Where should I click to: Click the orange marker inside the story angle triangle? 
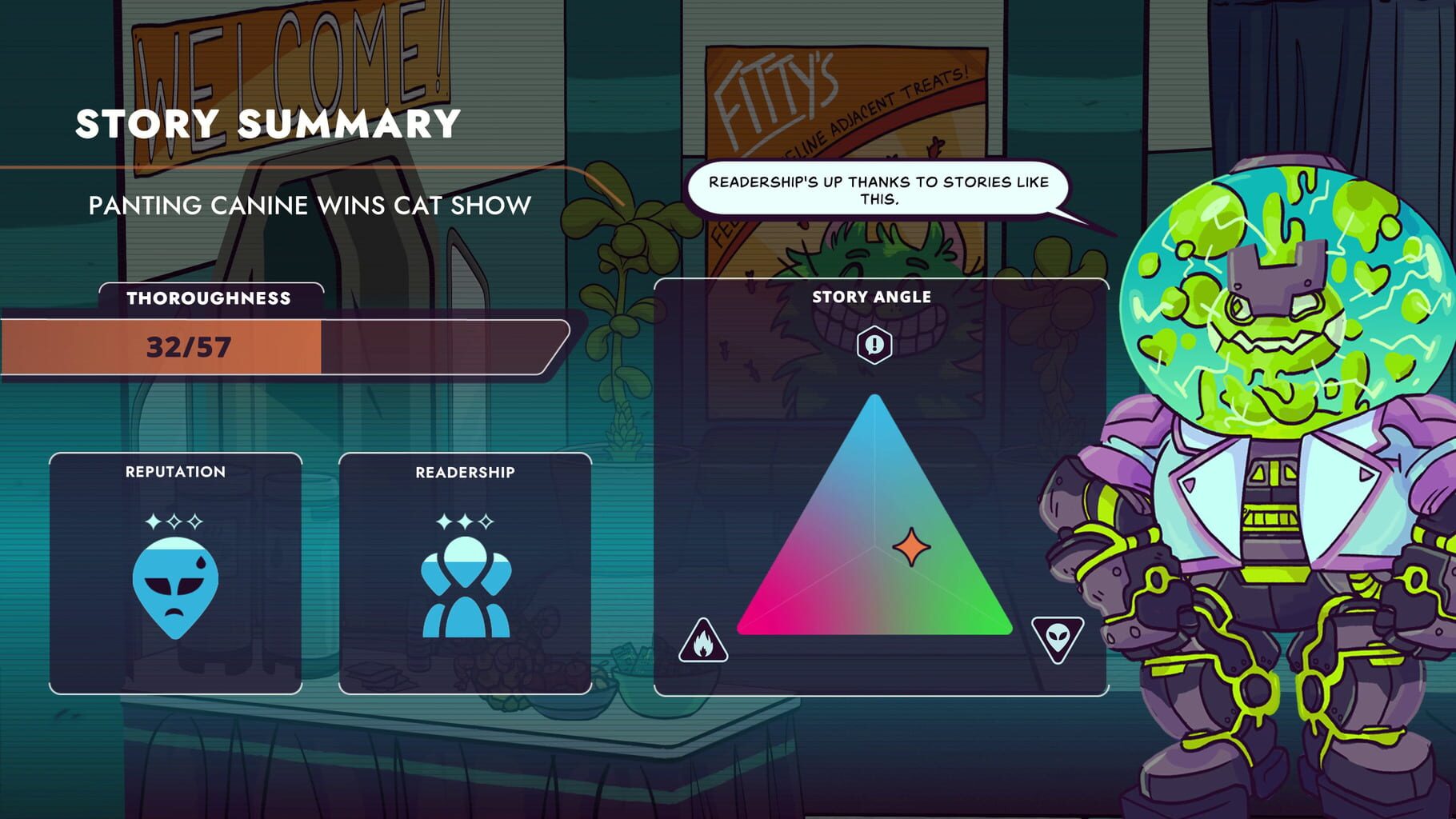pyautogui.click(x=914, y=546)
